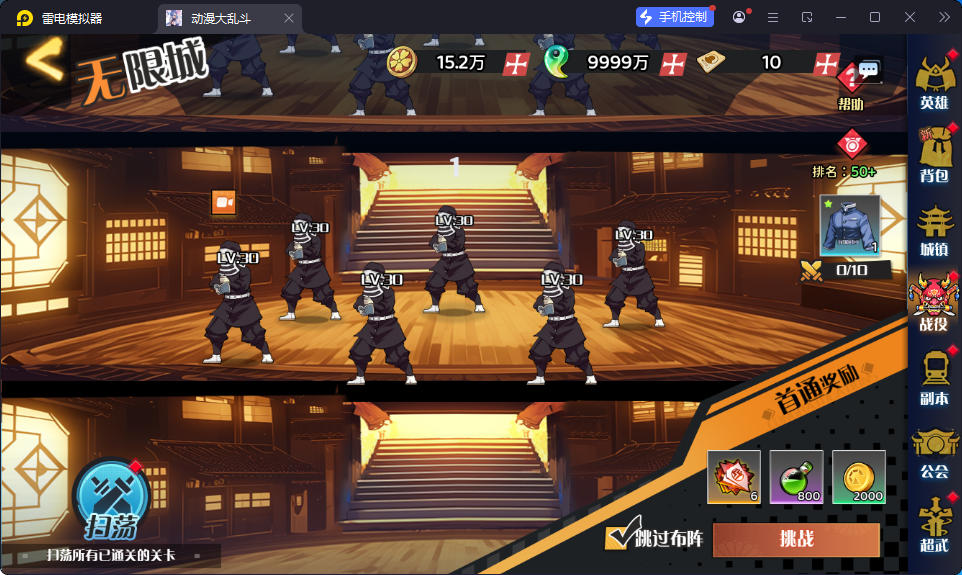Open the 副本 dungeon menu
The image size is (962, 575).
tap(934, 377)
